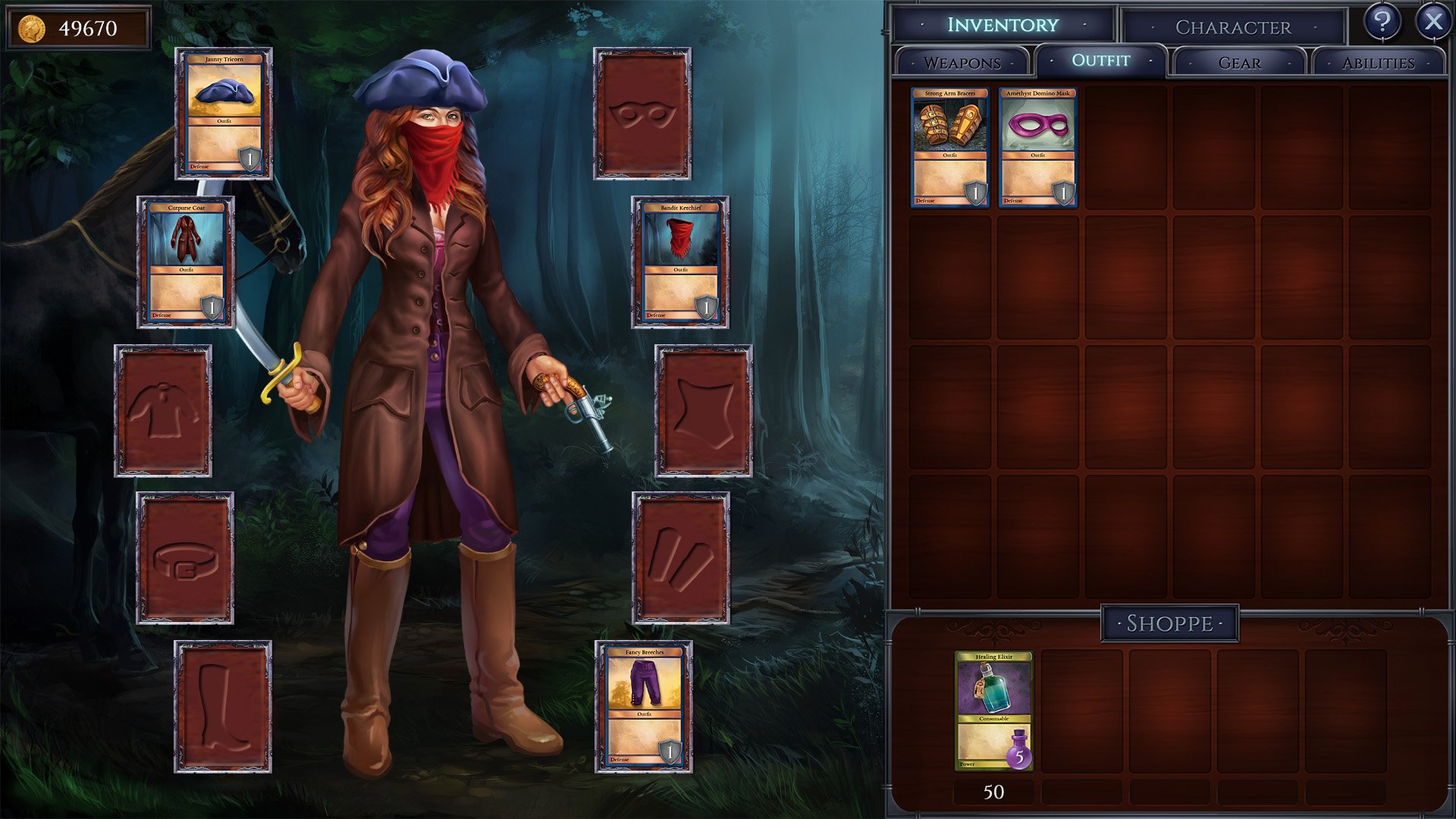The height and width of the screenshot is (819, 1456).
Task: Click the empty mask equipment slot
Action: pos(642,115)
